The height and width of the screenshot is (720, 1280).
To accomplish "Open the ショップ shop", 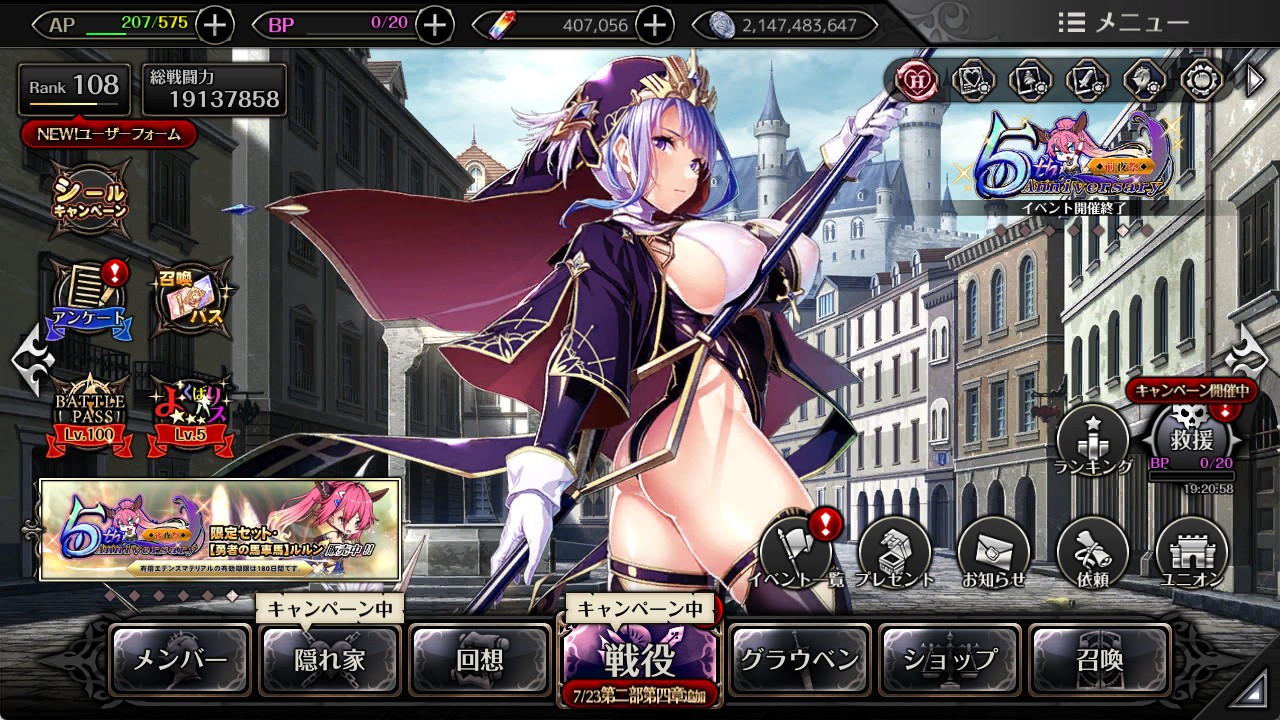I will 950,660.
